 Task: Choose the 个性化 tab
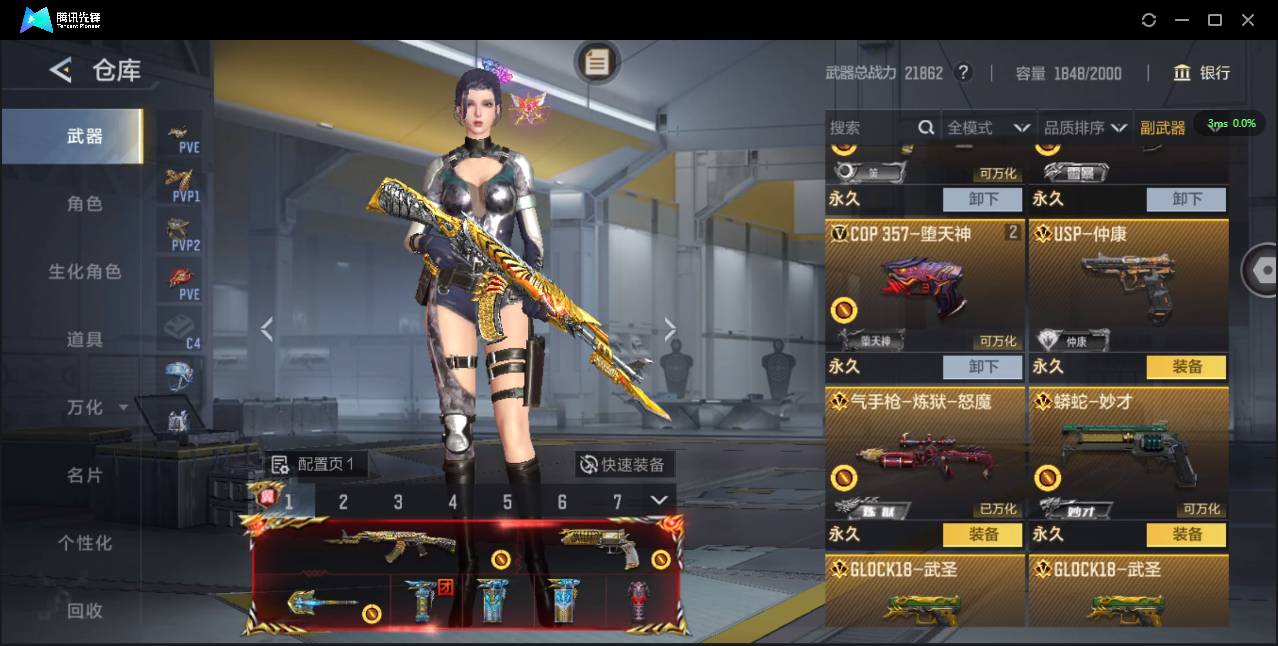click(85, 543)
